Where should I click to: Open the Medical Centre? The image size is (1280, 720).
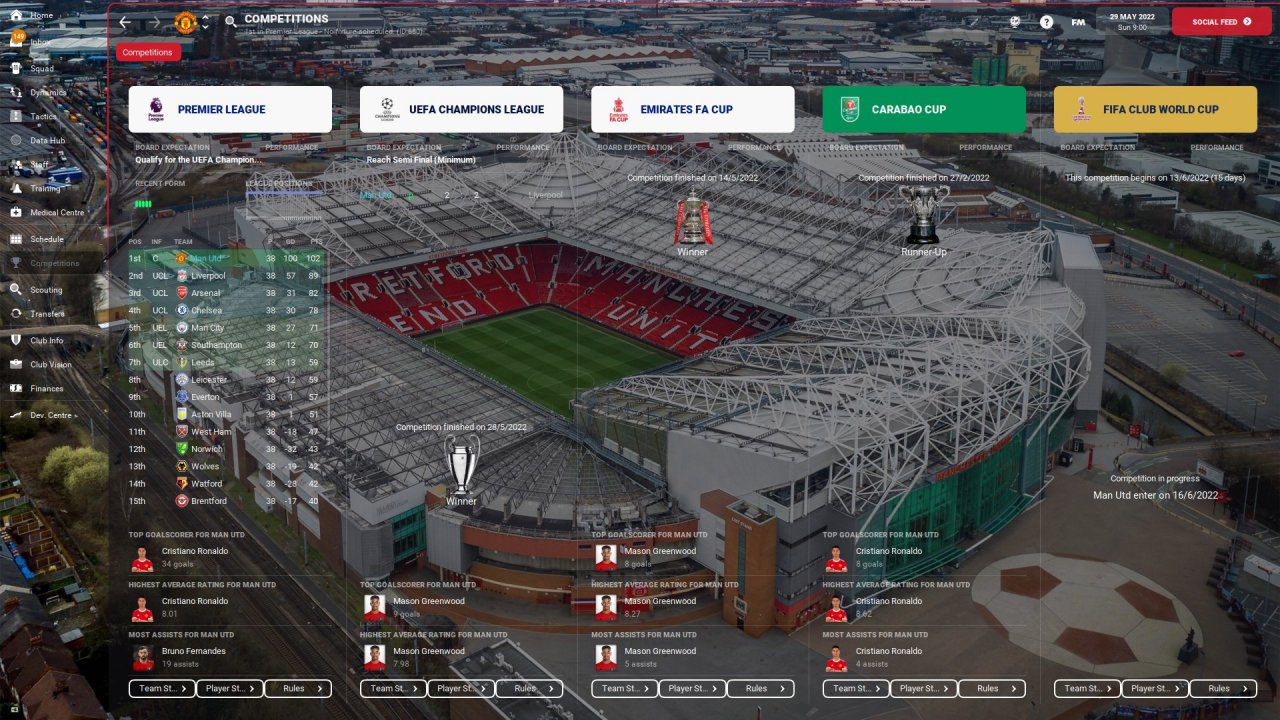coord(56,213)
